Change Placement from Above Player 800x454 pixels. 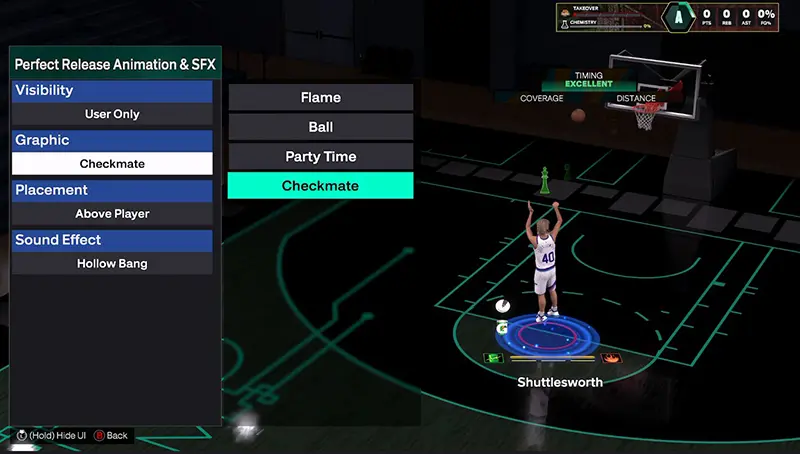pyautogui.click(x=112, y=214)
